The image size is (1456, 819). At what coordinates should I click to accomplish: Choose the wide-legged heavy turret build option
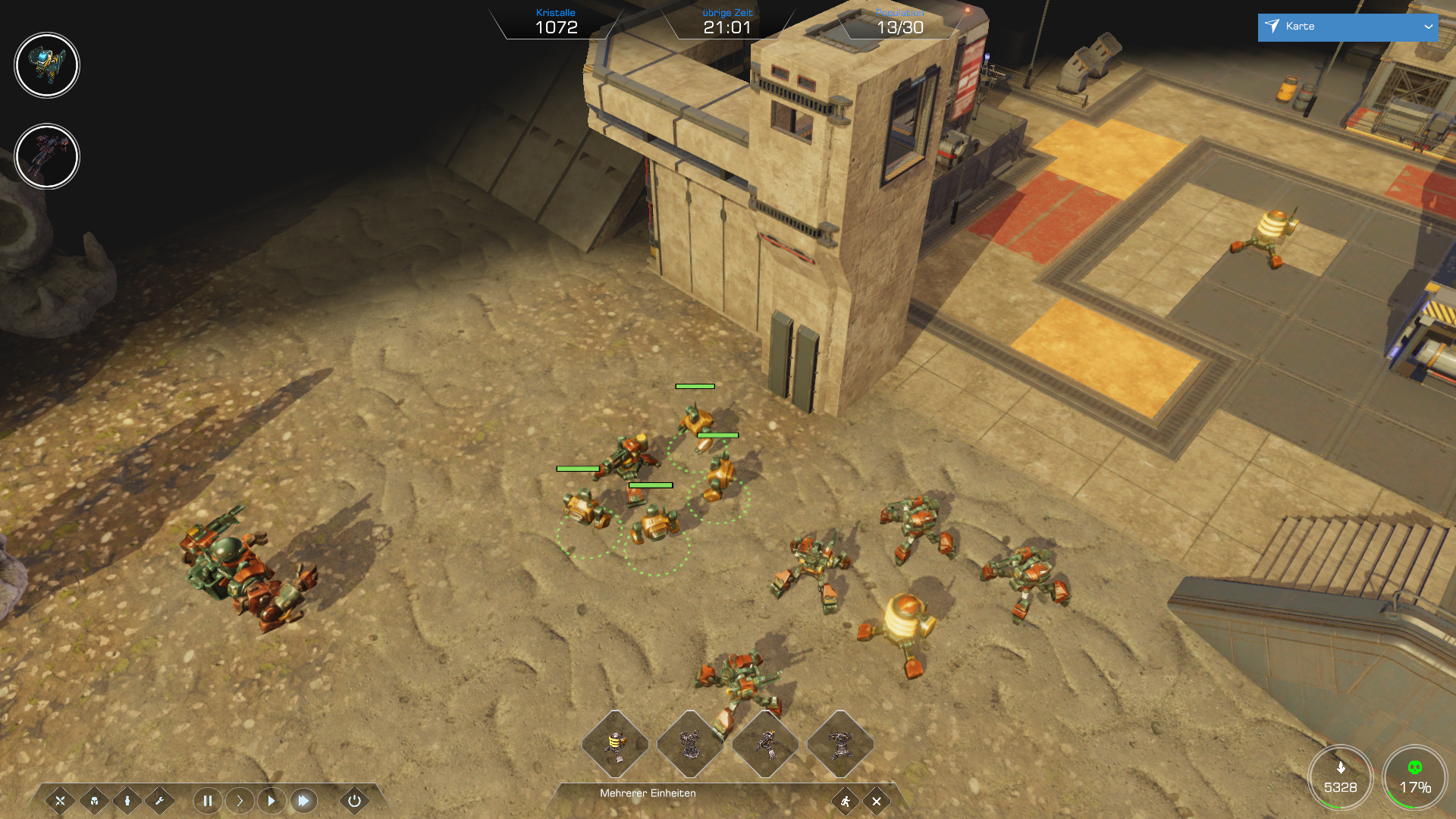click(x=840, y=745)
